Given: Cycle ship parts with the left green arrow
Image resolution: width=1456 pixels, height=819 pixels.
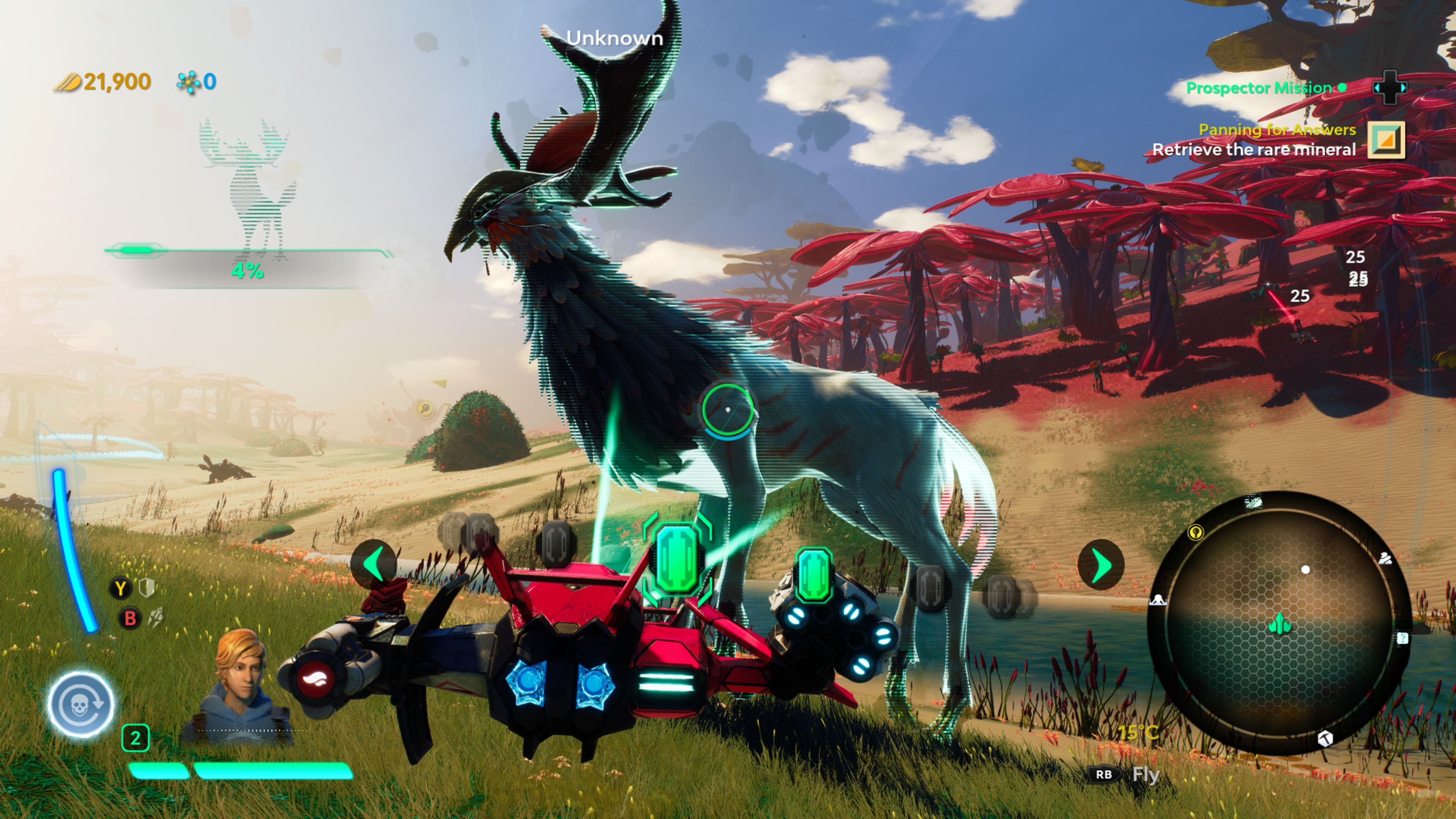Looking at the screenshot, I should coord(373,564).
